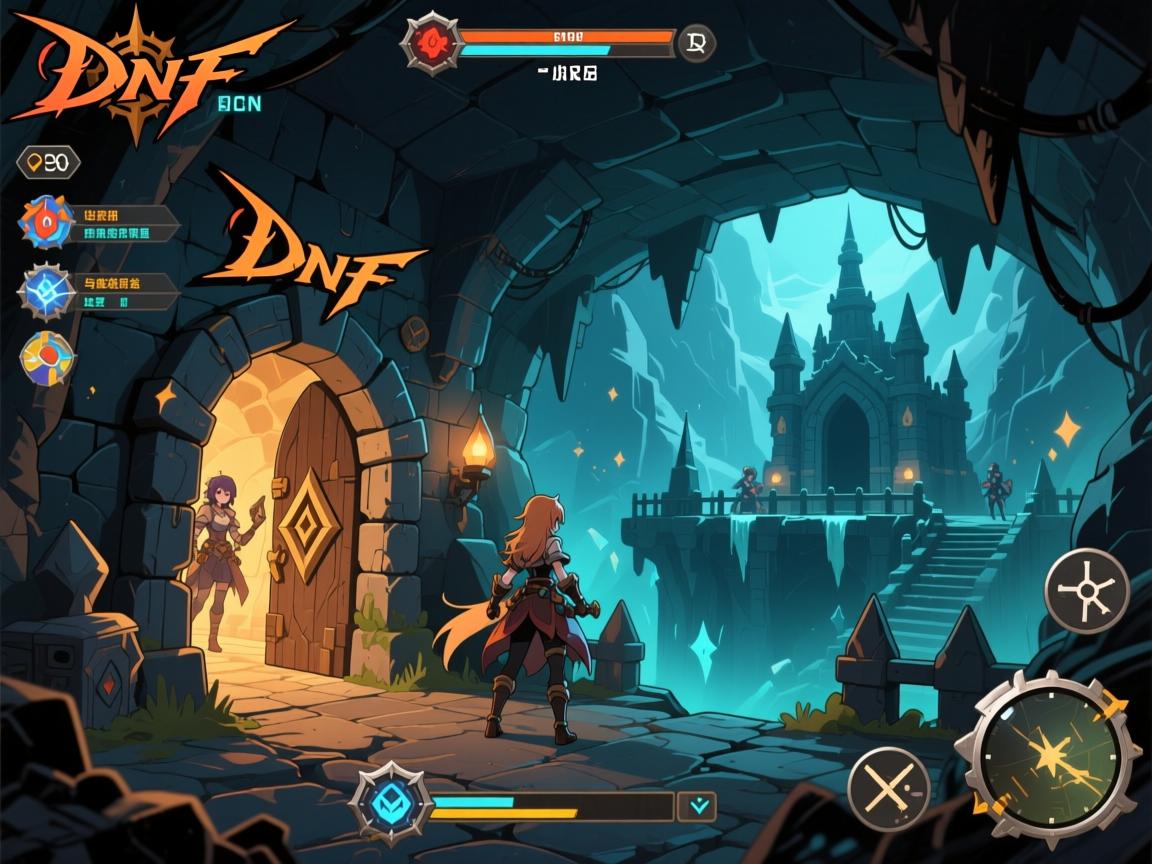Trigger the round radial-spoke skill button
This screenshot has height=864, width=1152.
coord(1087,590)
